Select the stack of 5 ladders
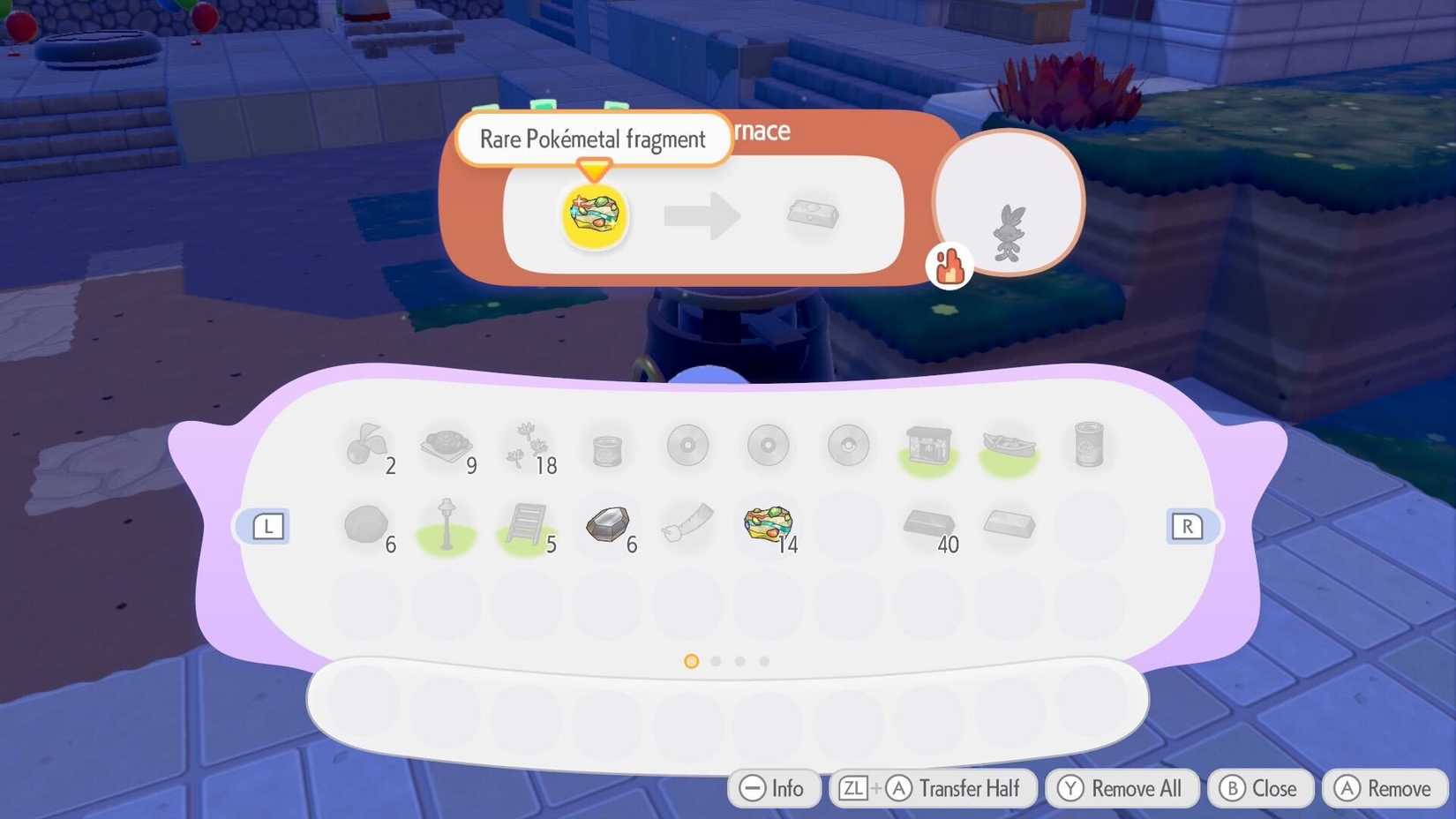 527,523
